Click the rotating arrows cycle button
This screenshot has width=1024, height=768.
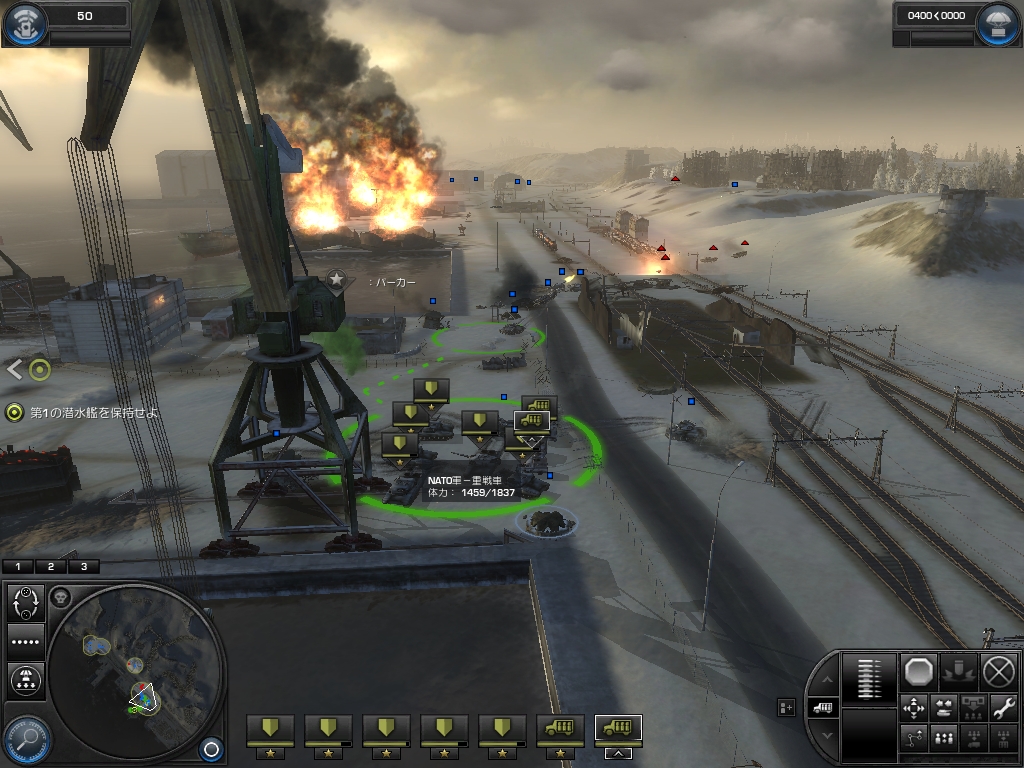point(25,603)
